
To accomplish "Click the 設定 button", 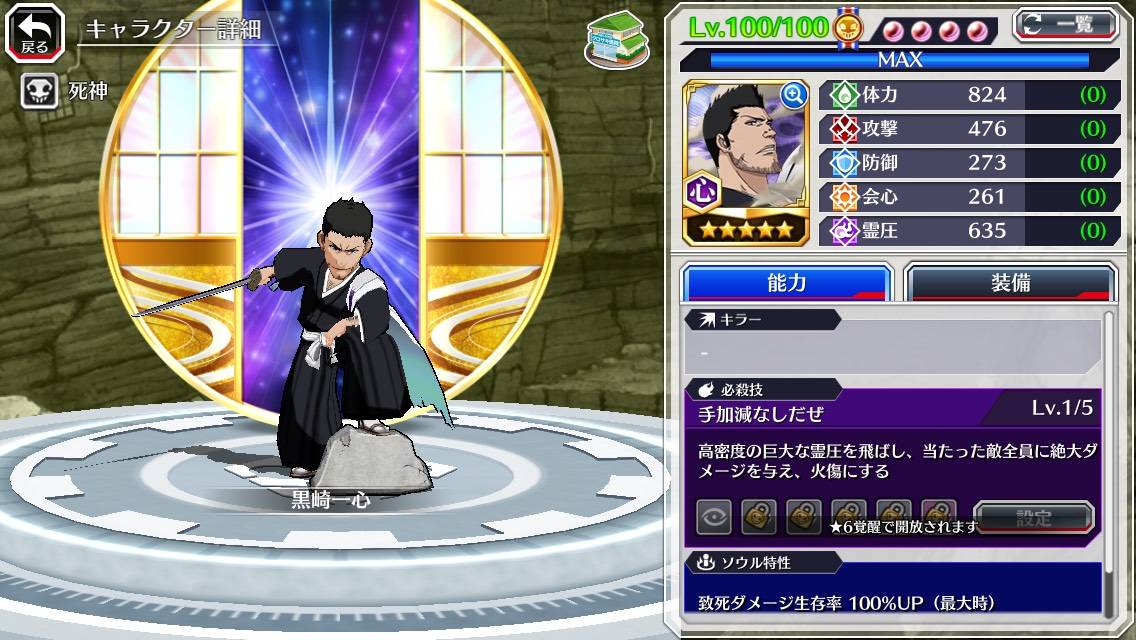I will 1033,517.
